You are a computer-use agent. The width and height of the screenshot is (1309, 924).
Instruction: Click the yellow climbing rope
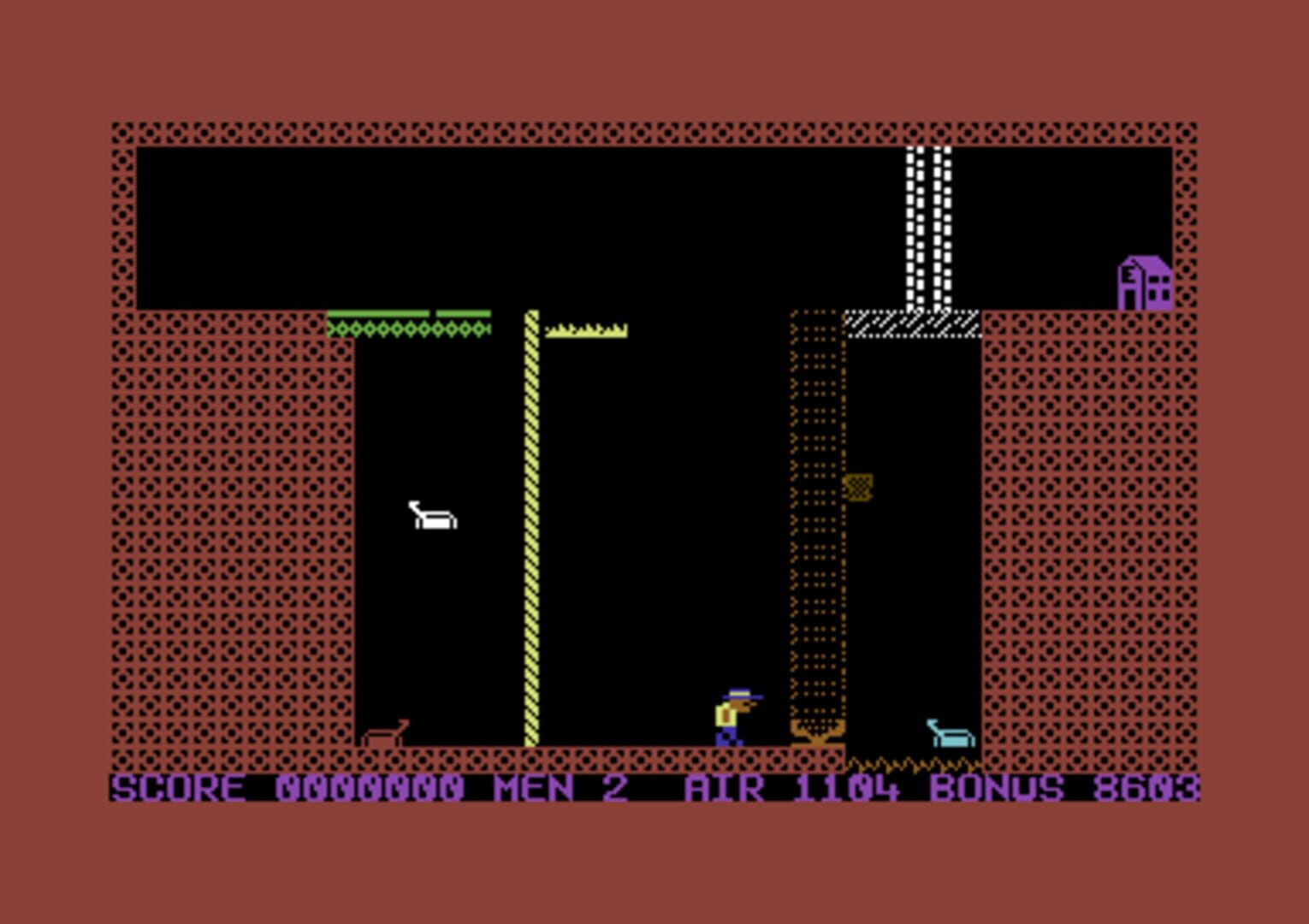(530, 530)
